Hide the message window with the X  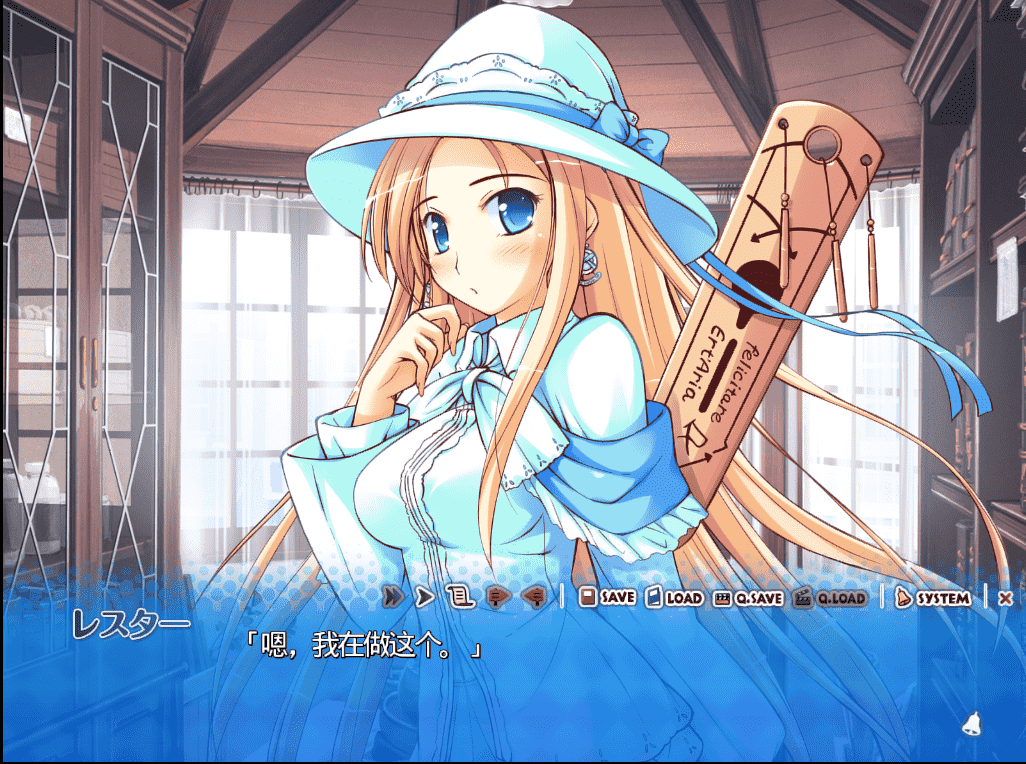(1005, 598)
